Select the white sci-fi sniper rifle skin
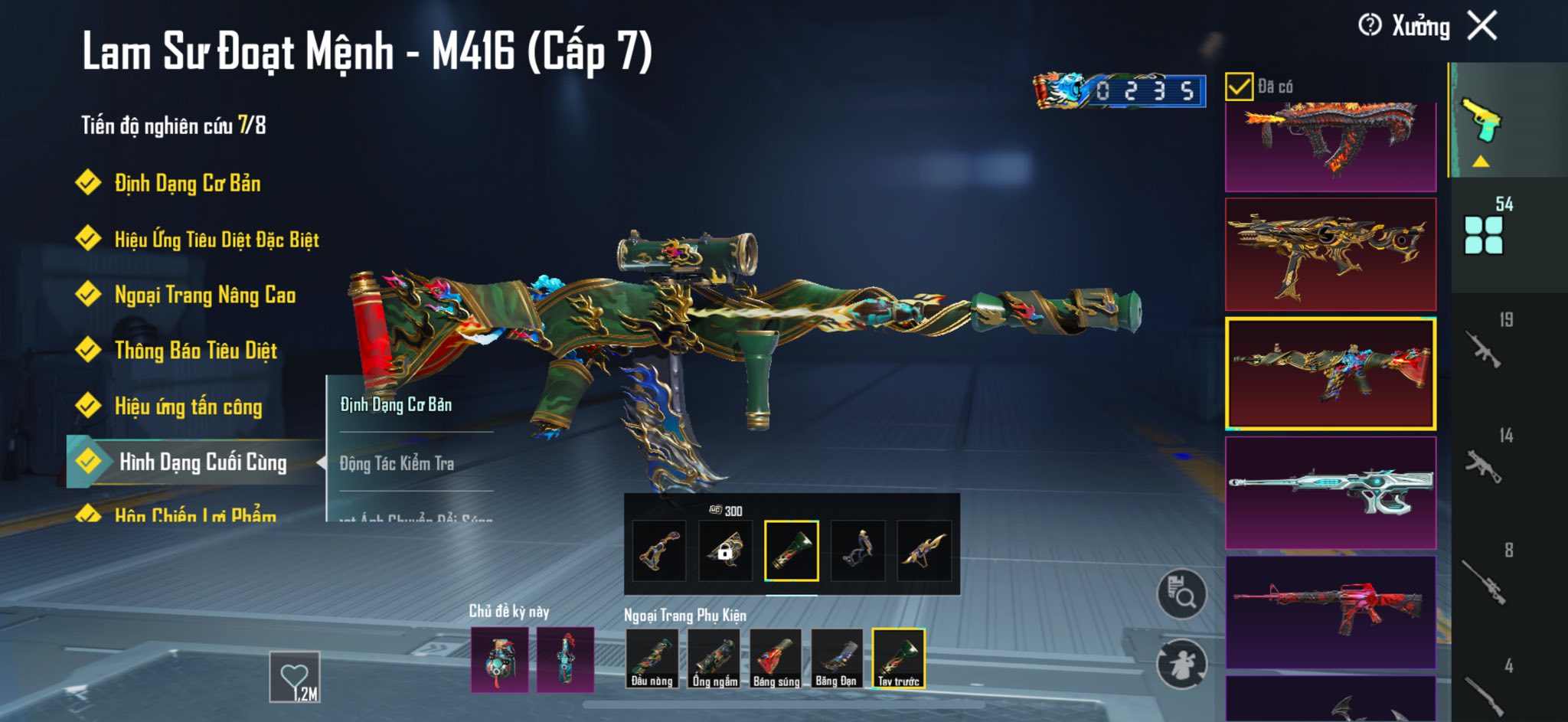The height and width of the screenshot is (722, 1568). coord(1331,492)
